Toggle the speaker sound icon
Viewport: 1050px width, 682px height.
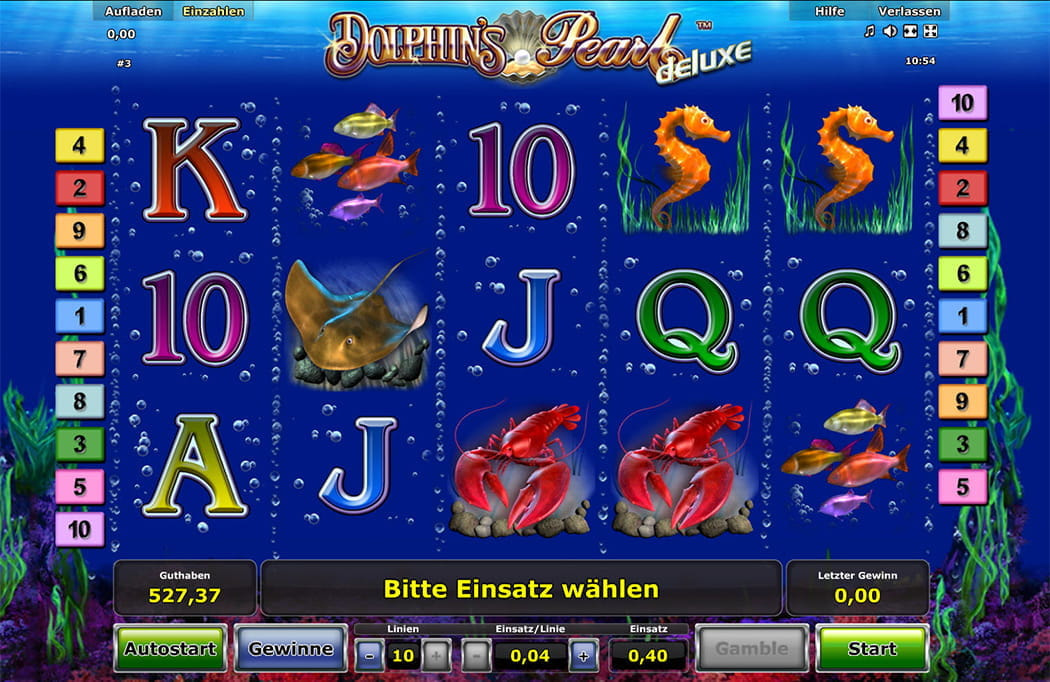click(x=890, y=31)
